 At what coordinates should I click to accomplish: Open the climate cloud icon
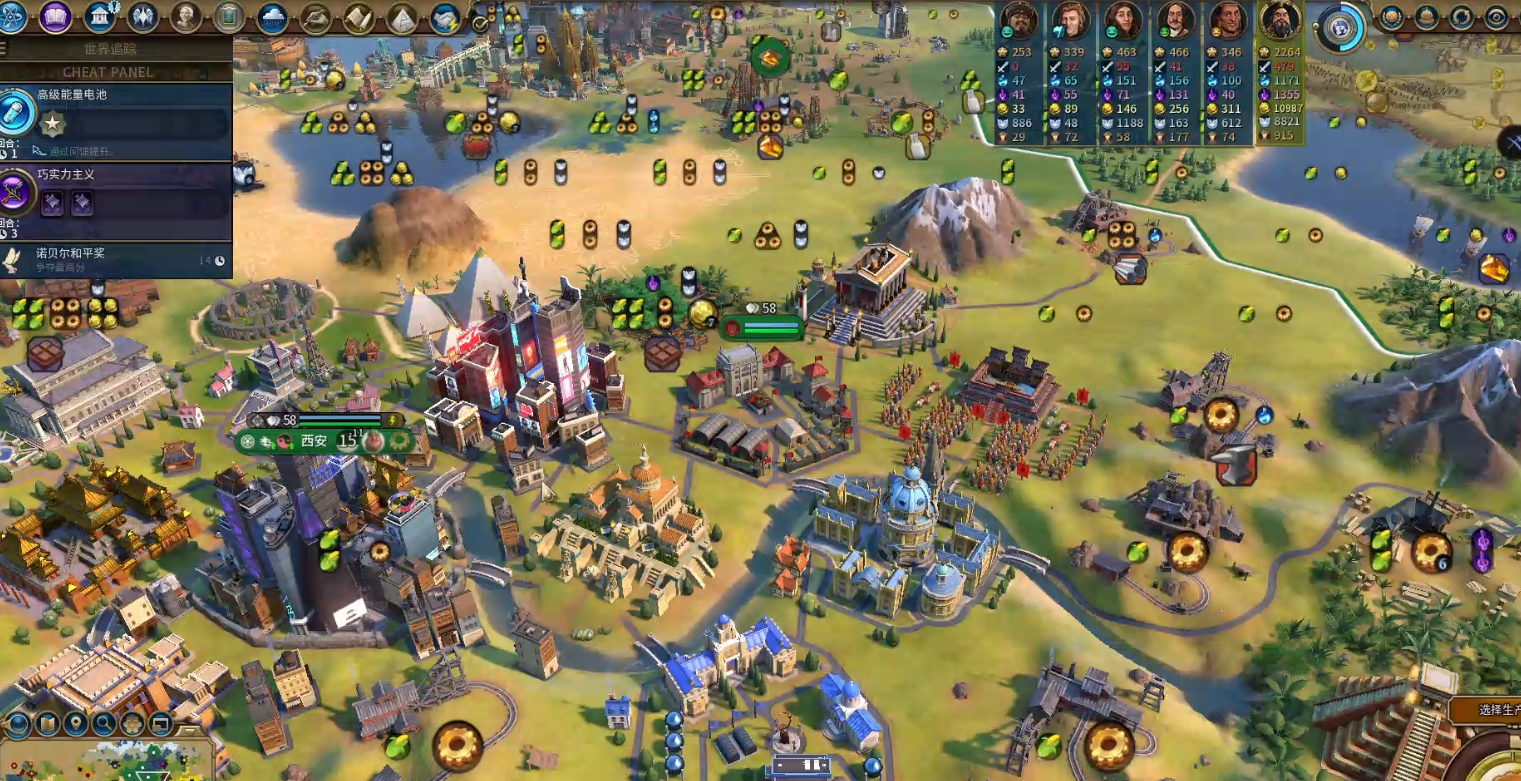(272, 17)
